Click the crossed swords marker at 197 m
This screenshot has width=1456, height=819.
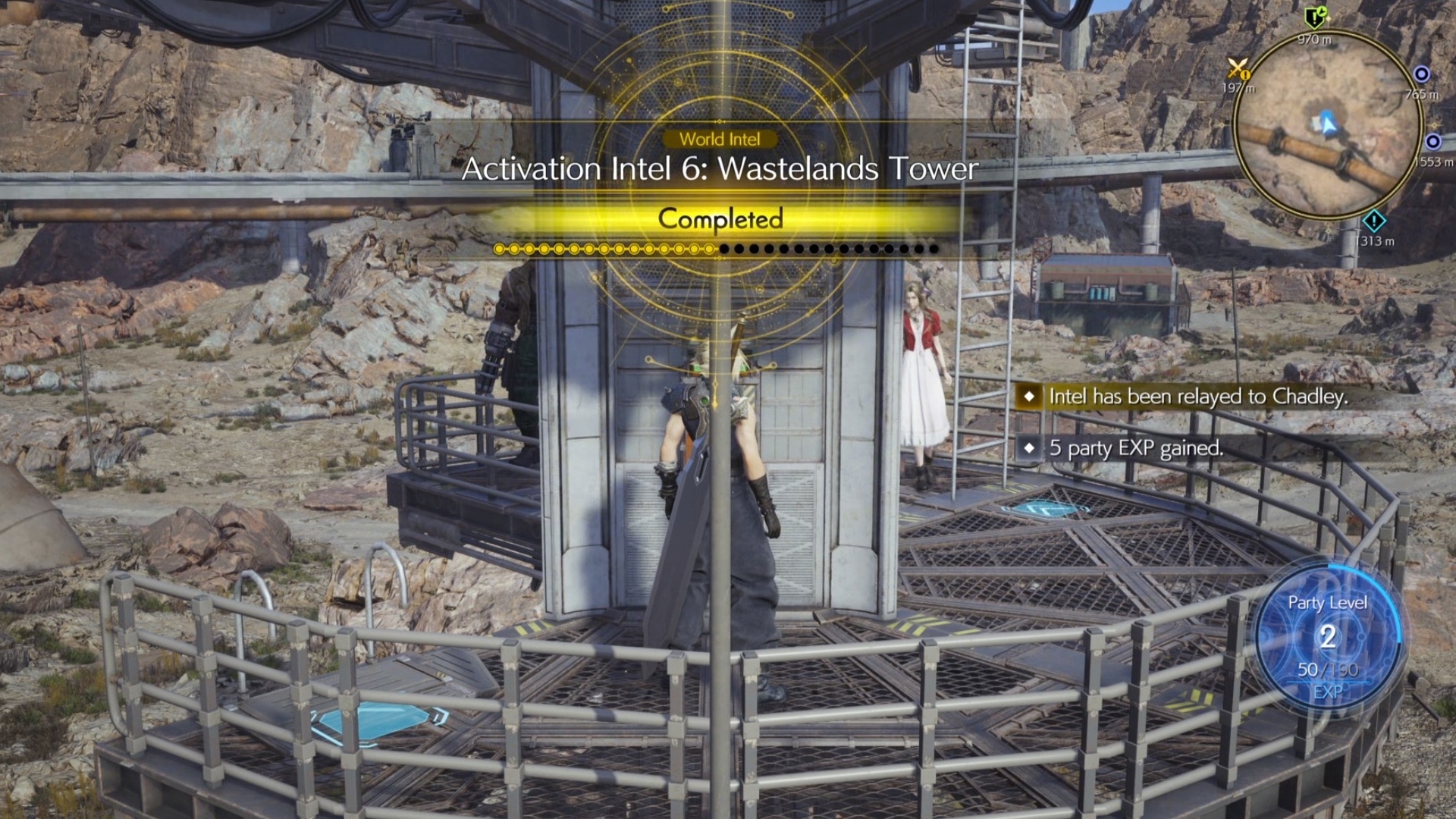[x=1238, y=69]
